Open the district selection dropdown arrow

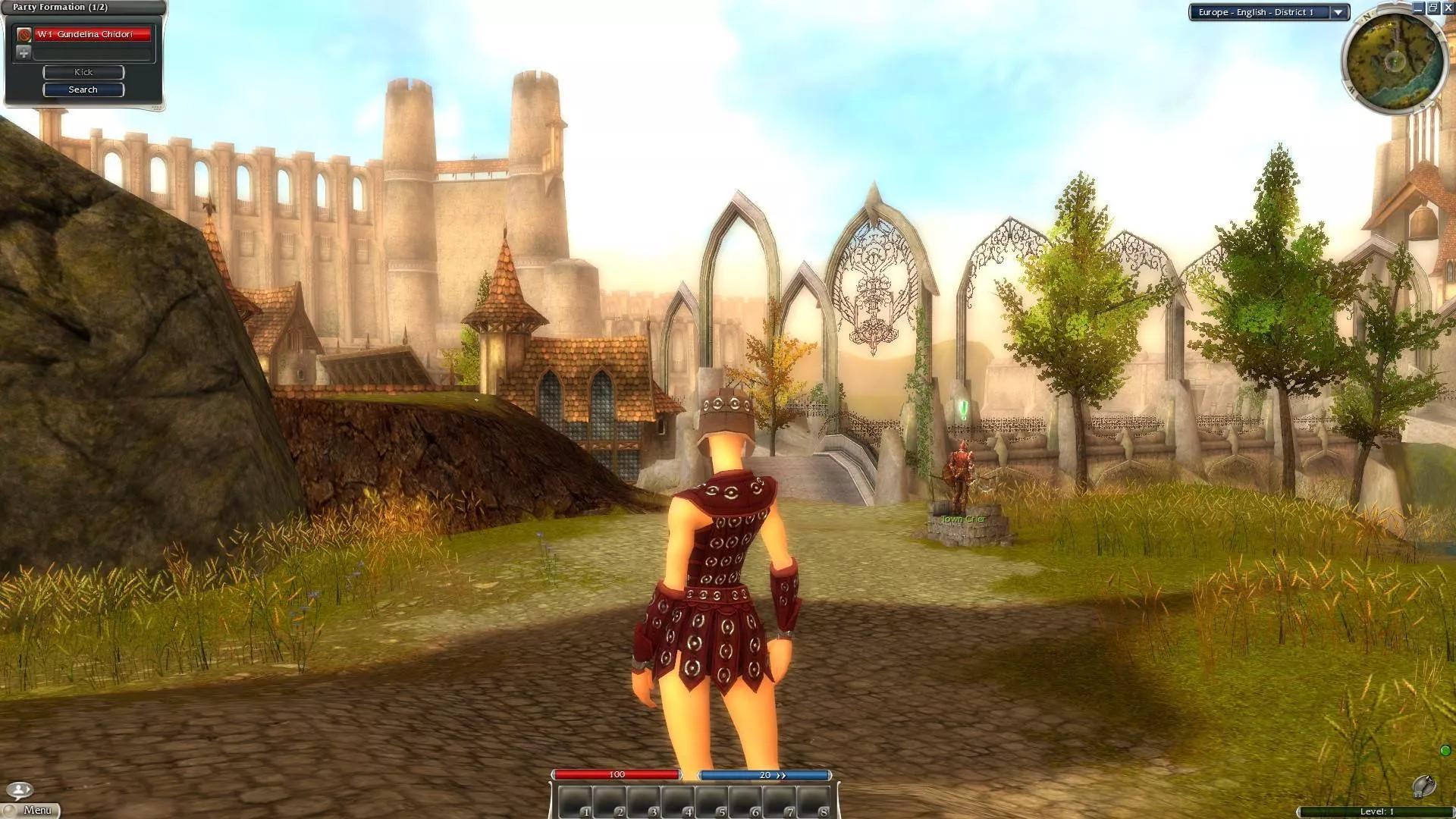pyautogui.click(x=1338, y=12)
